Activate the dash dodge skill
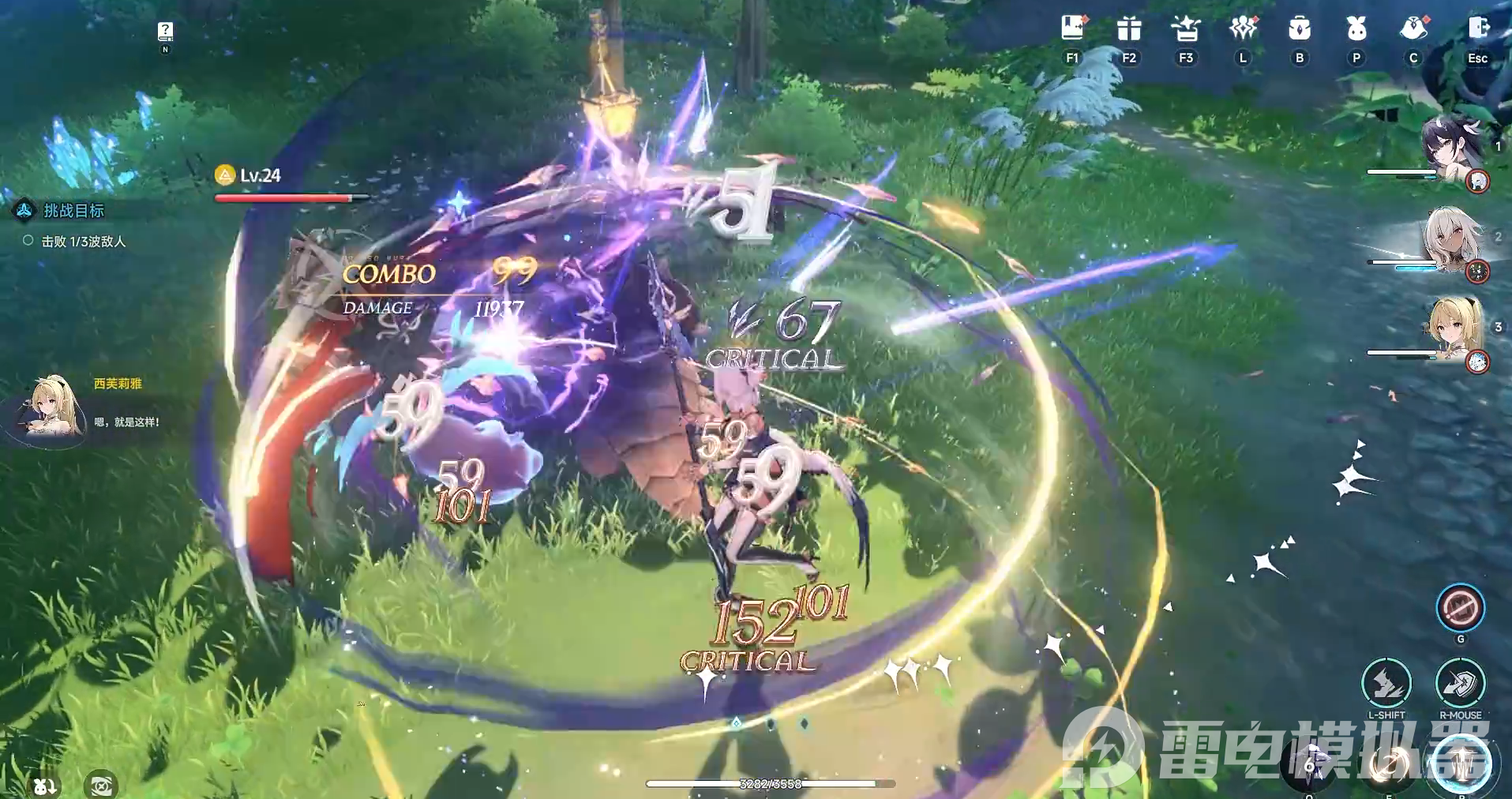This screenshot has width=1512, height=799. (1386, 684)
